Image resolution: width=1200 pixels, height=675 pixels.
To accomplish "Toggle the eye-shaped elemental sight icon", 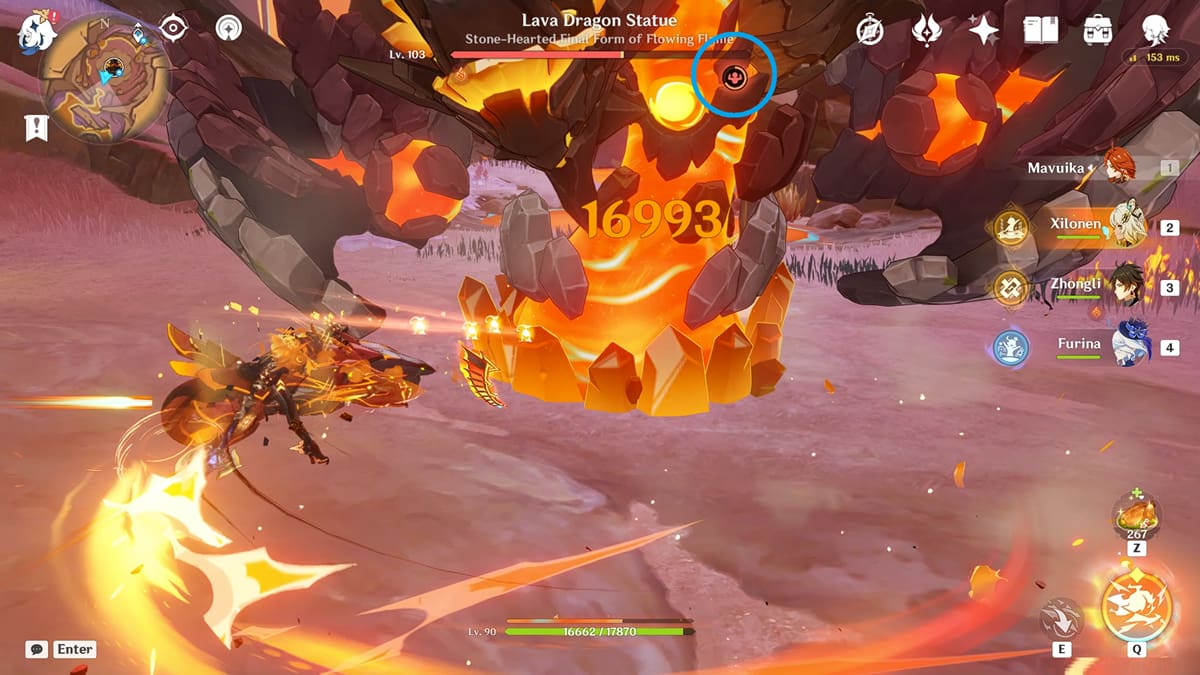I will click(x=174, y=29).
